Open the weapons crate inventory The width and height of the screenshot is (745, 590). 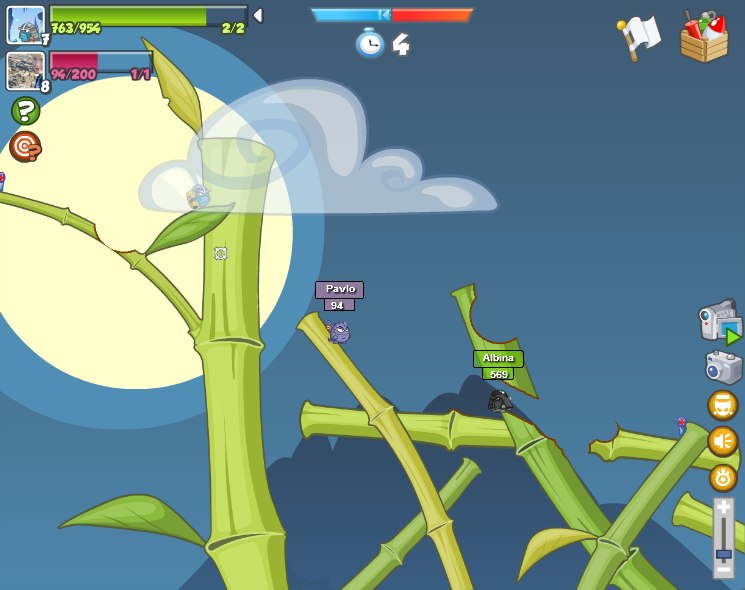pos(704,38)
